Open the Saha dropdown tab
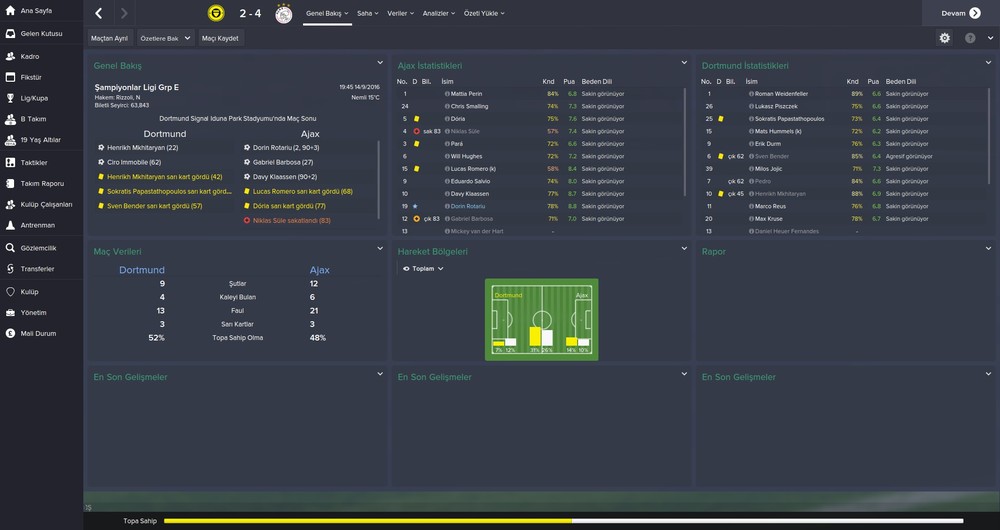Image resolution: width=1000 pixels, height=530 pixels. point(367,14)
